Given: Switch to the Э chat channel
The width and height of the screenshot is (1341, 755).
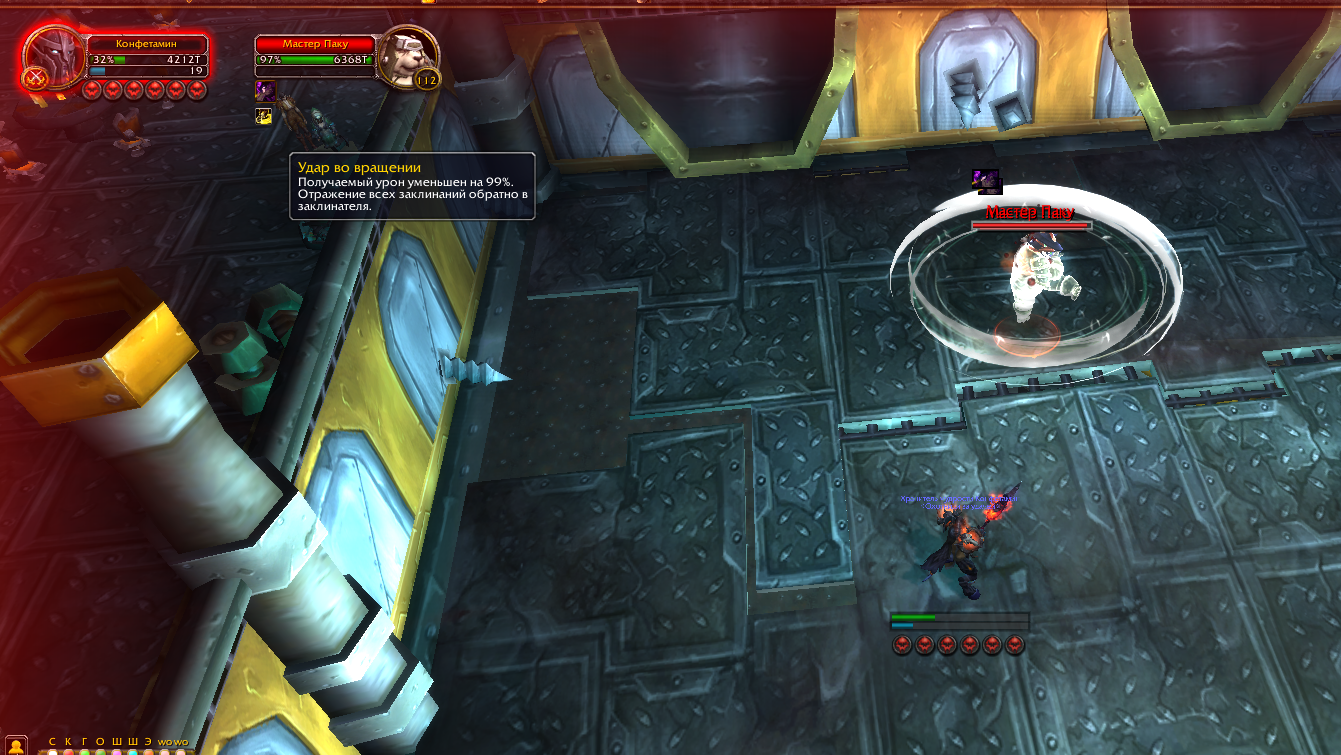Looking at the screenshot, I should click(x=147, y=742).
